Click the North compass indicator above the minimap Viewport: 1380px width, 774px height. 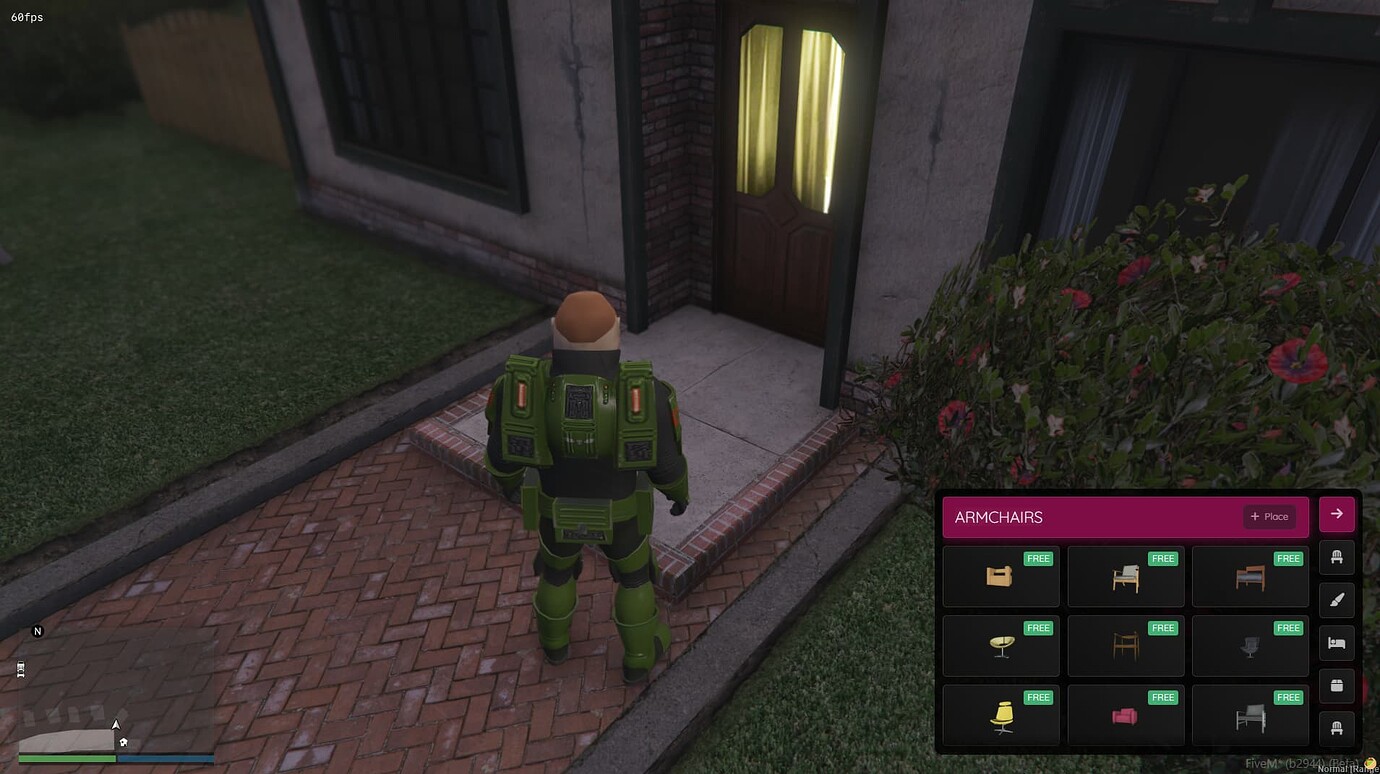point(38,631)
